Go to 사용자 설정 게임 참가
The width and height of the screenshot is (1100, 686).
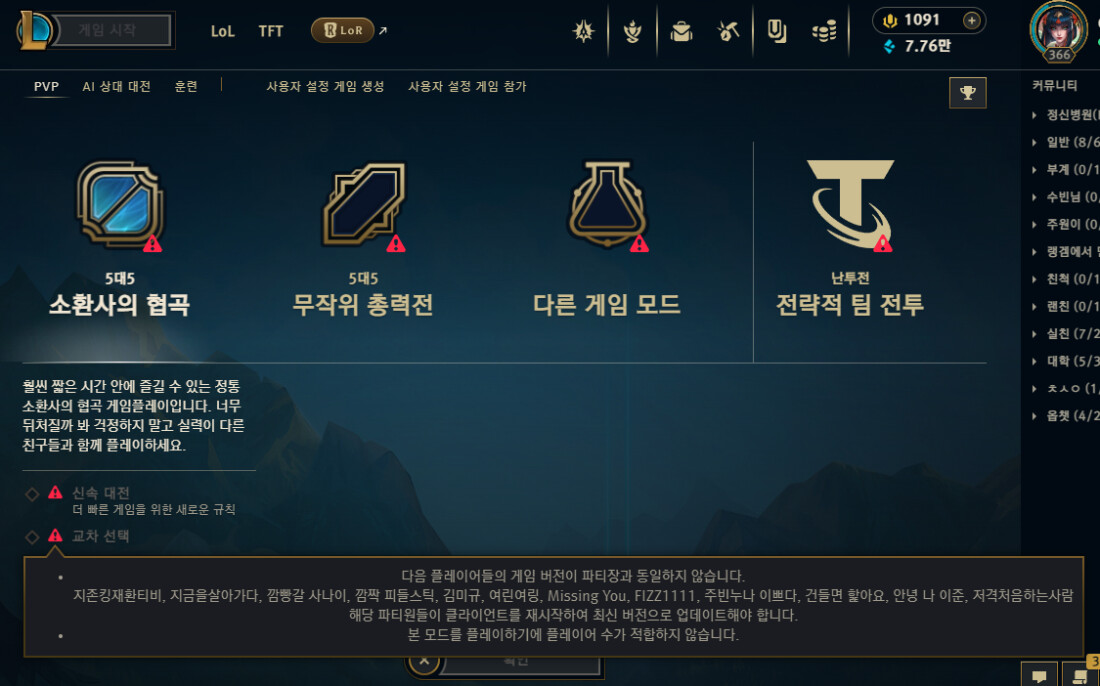coord(467,87)
